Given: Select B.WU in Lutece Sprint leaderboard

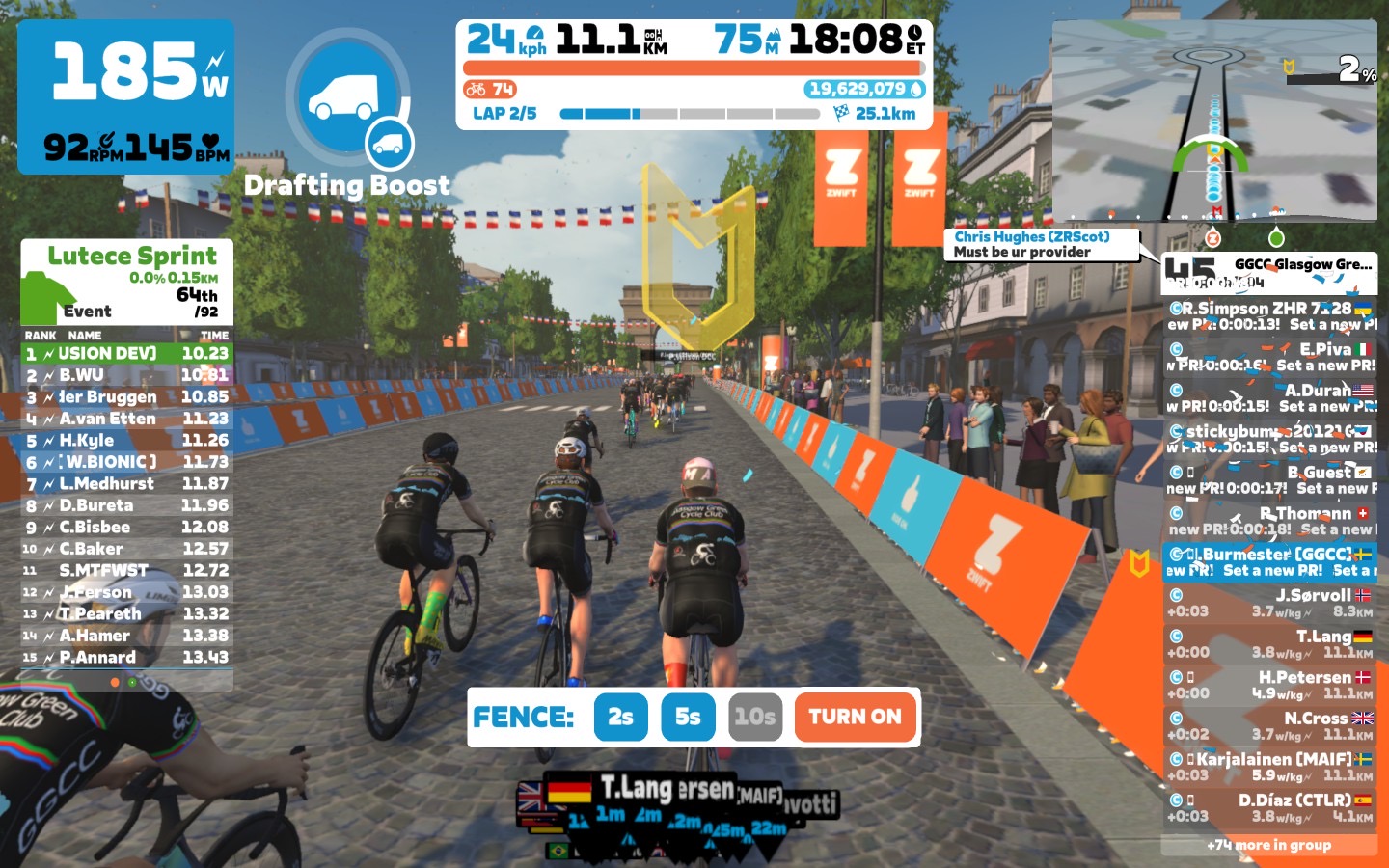Looking at the screenshot, I should [126, 375].
